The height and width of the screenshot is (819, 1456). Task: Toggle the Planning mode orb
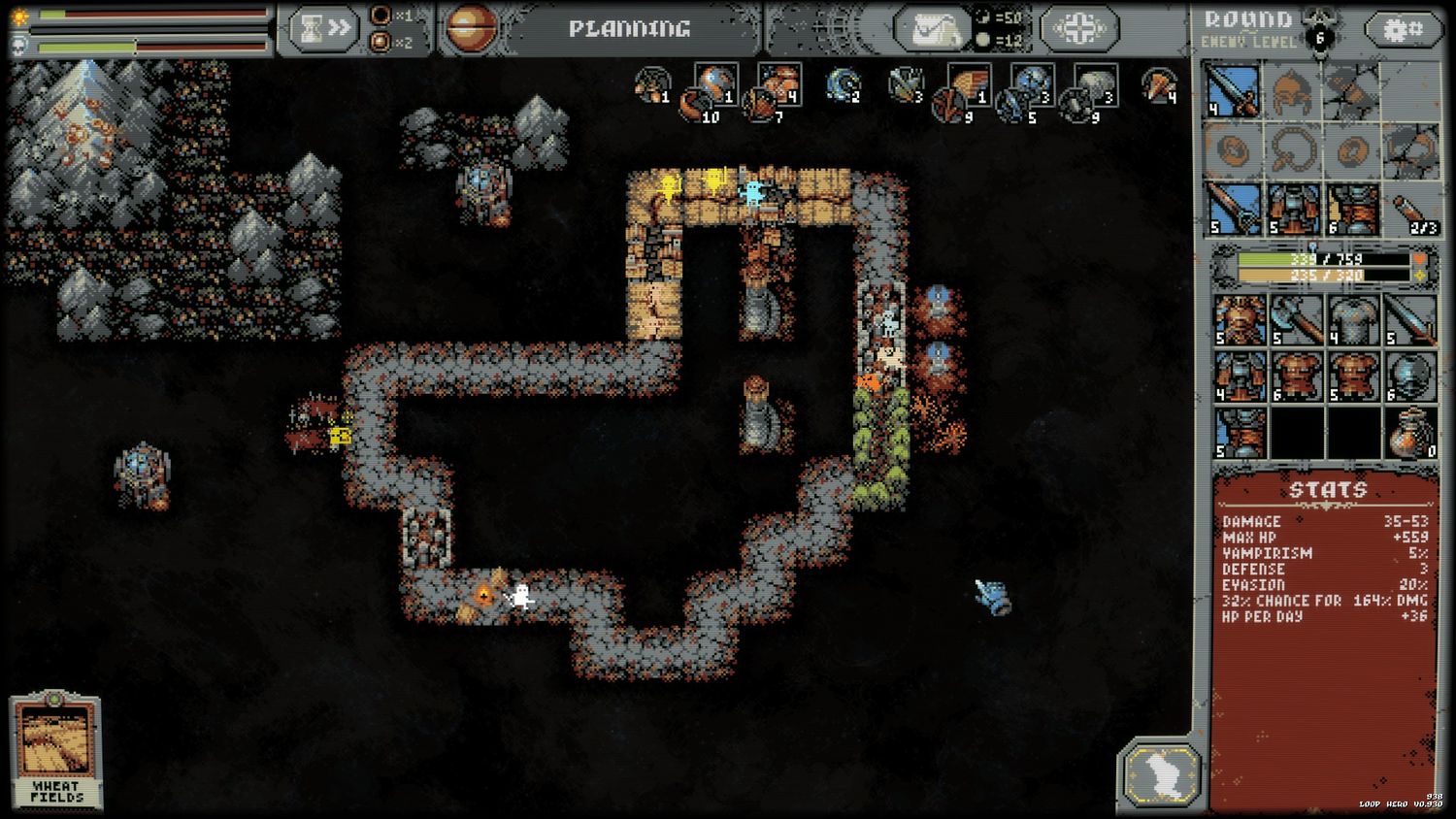click(x=472, y=29)
